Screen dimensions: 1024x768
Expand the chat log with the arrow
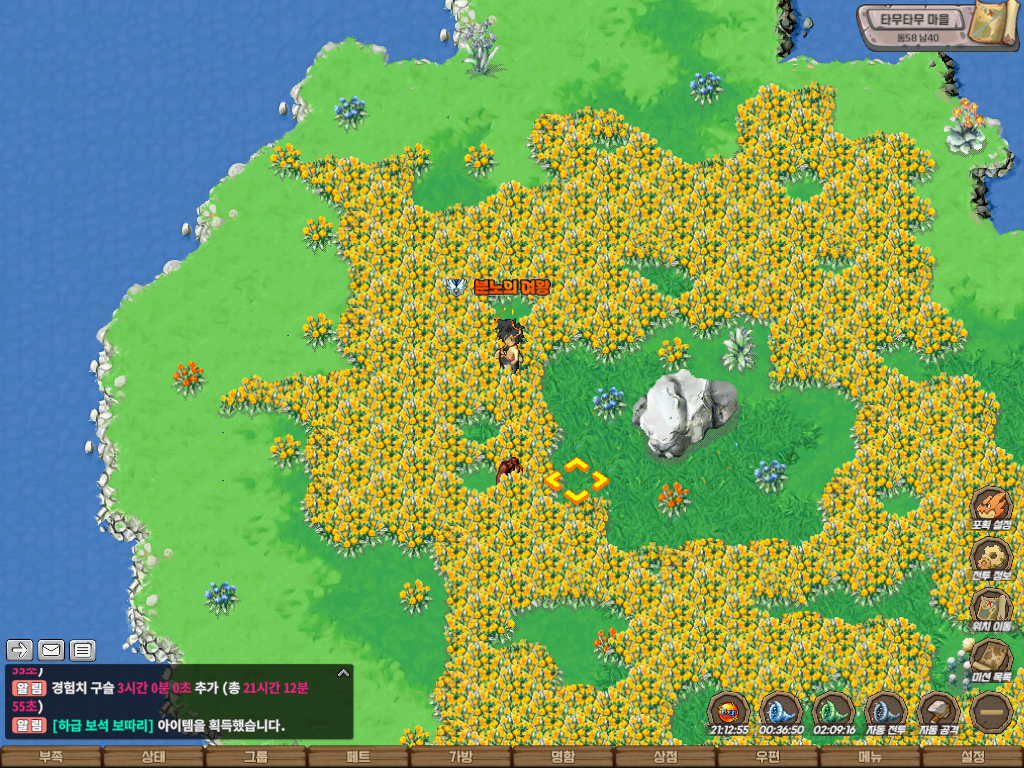click(x=343, y=672)
